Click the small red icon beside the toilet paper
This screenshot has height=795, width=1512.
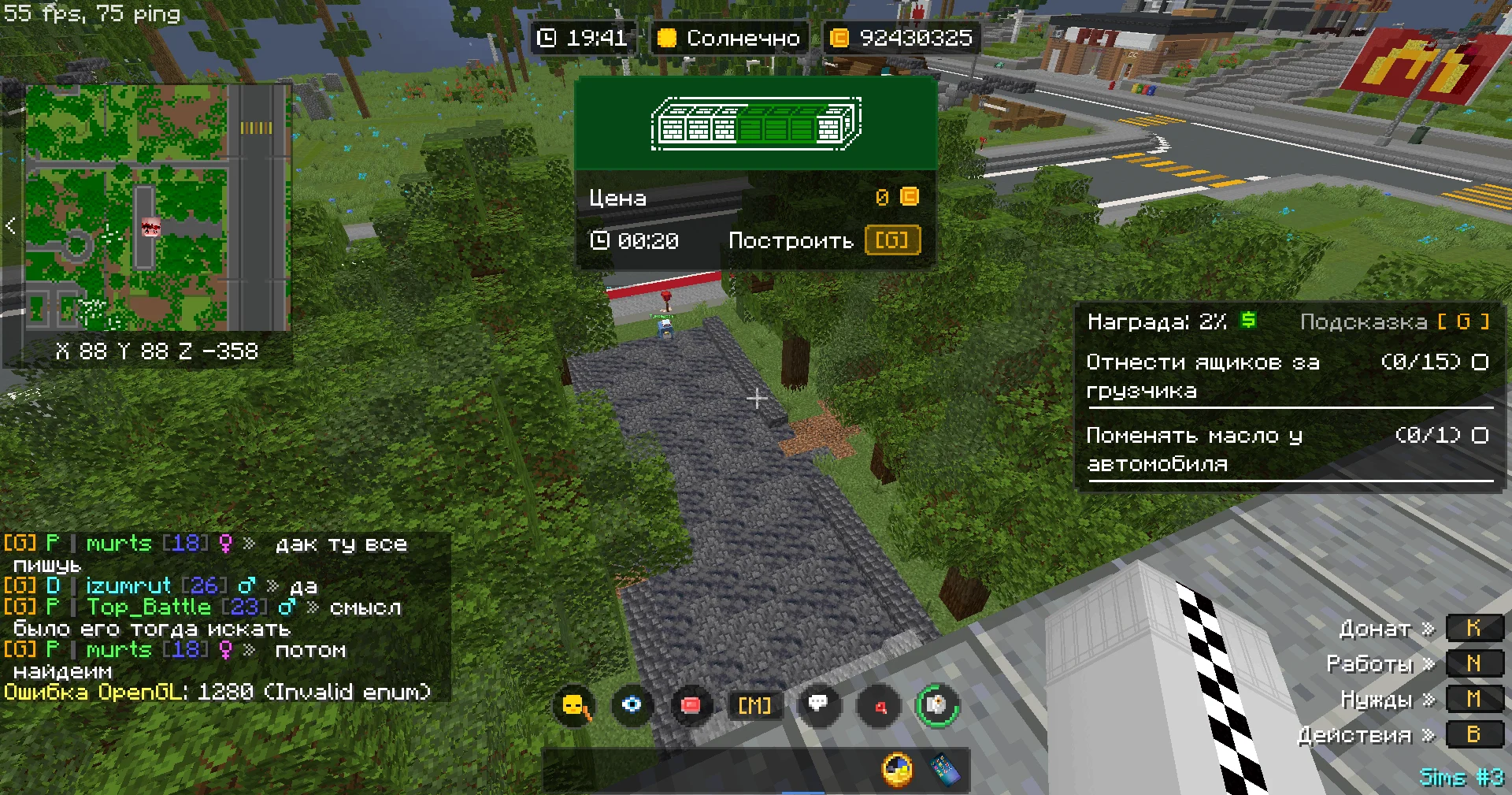pyautogui.click(x=880, y=706)
